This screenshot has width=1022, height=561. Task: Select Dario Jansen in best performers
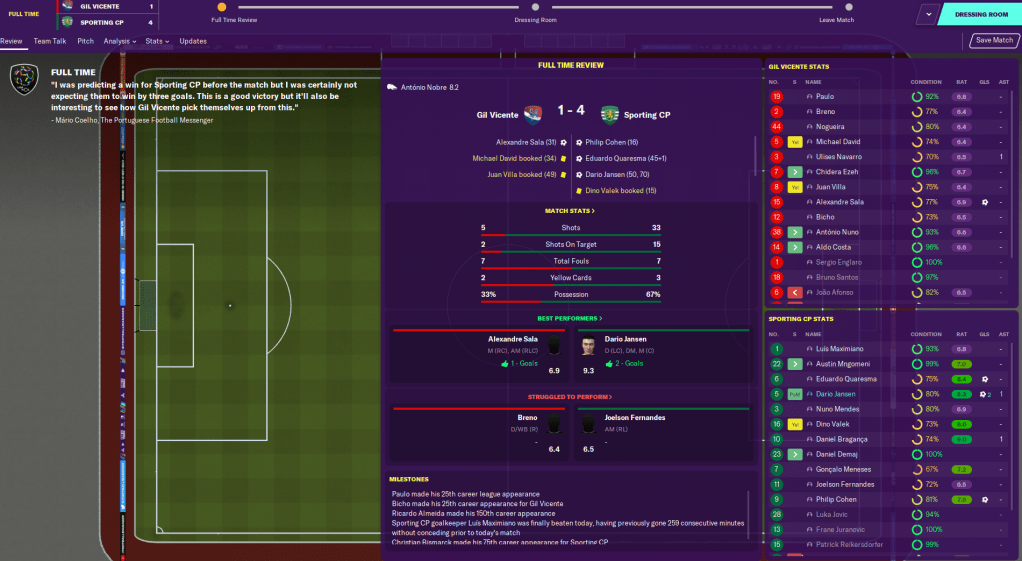(627, 339)
